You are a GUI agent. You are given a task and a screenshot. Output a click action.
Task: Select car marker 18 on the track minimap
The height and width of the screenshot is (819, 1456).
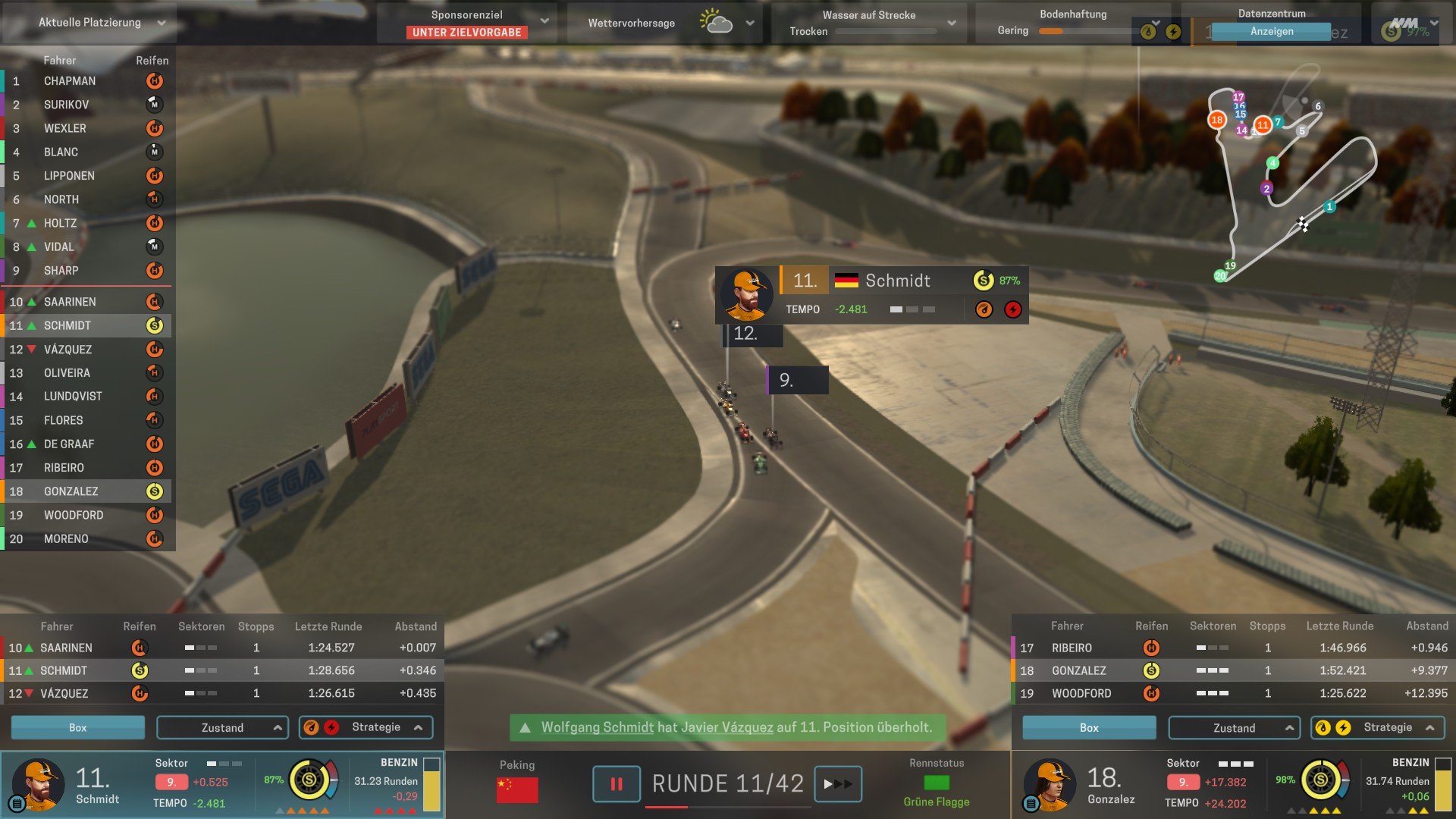click(1216, 120)
